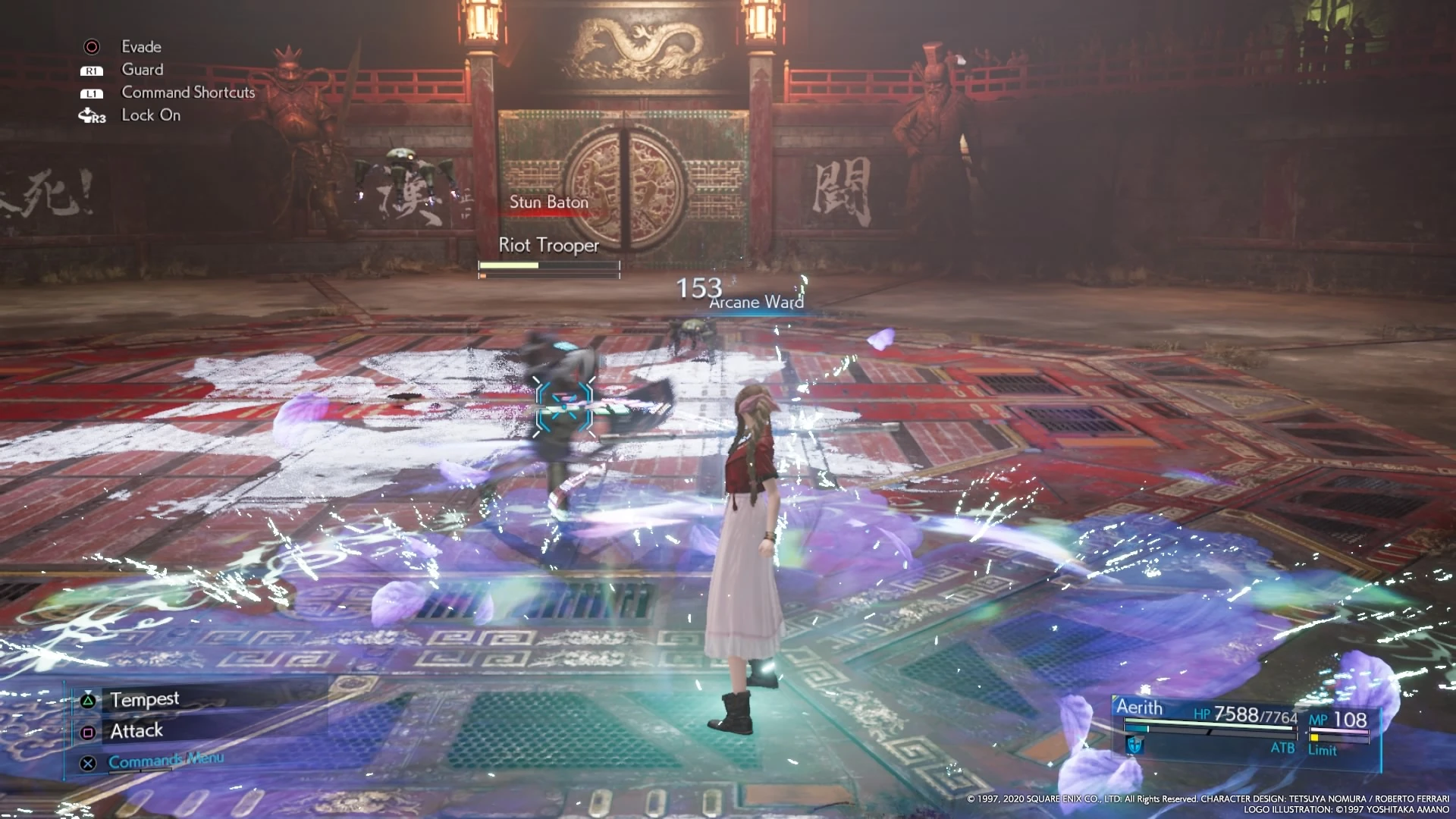Toggle Evade in the shortcut list
The height and width of the screenshot is (819, 1456).
pyautogui.click(x=141, y=46)
